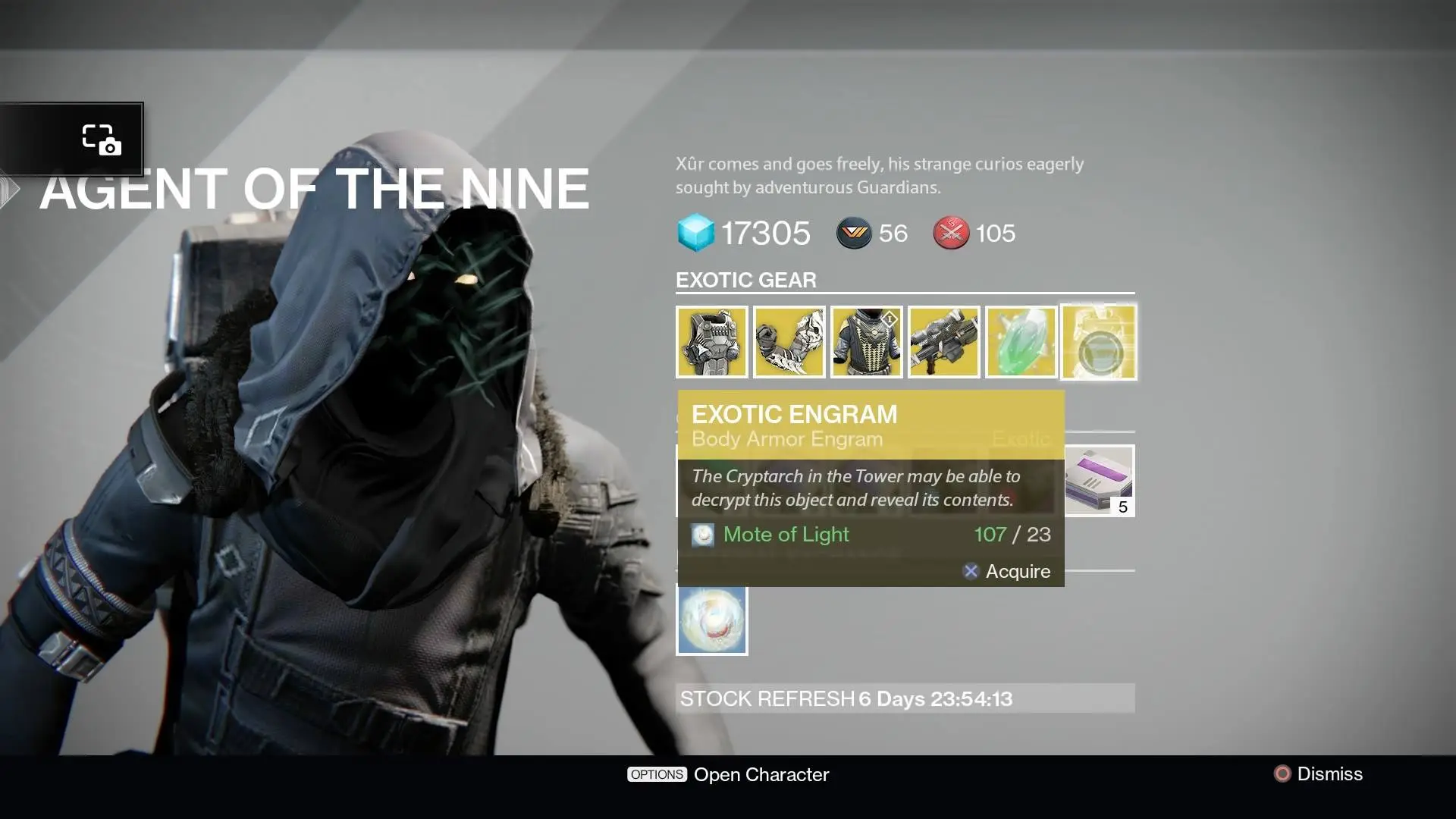1456x819 pixels.
Task: Select the exotic chest piece with diamond marker
Action: click(867, 342)
